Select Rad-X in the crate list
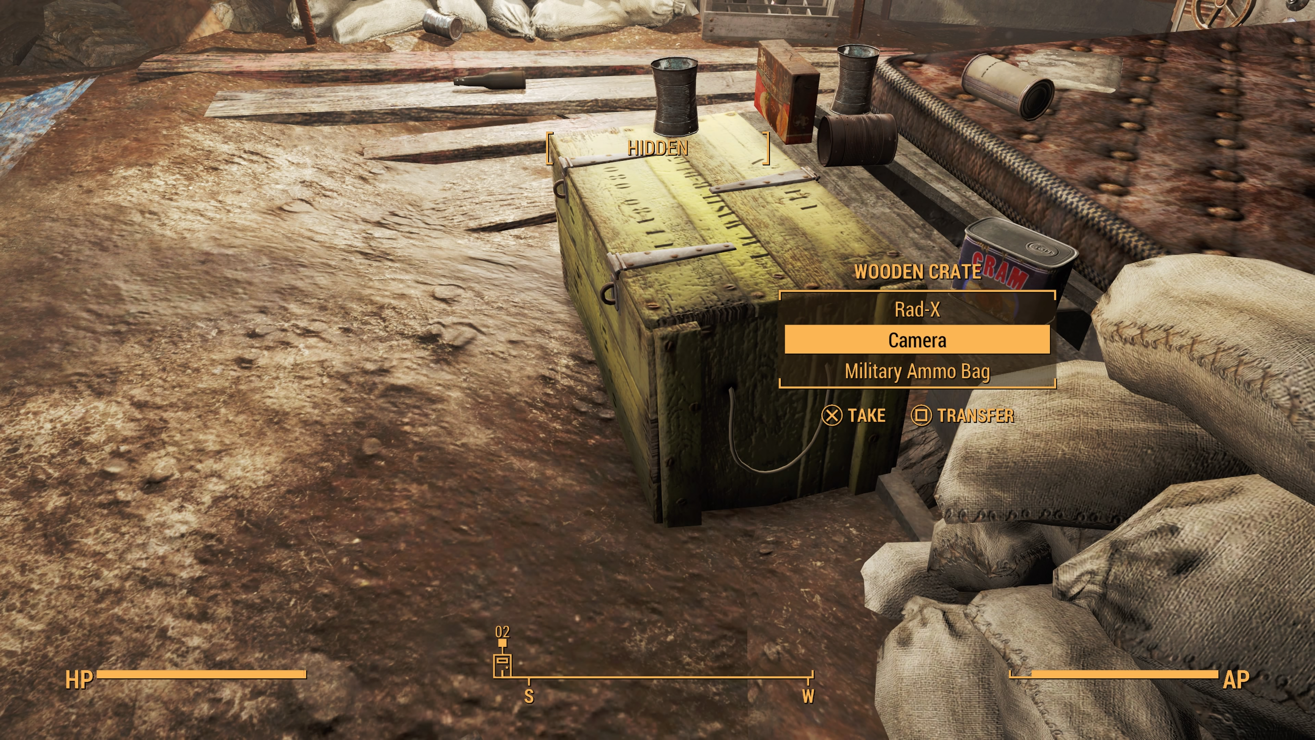Screen dimensions: 1315x740 [x=917, y=309]
